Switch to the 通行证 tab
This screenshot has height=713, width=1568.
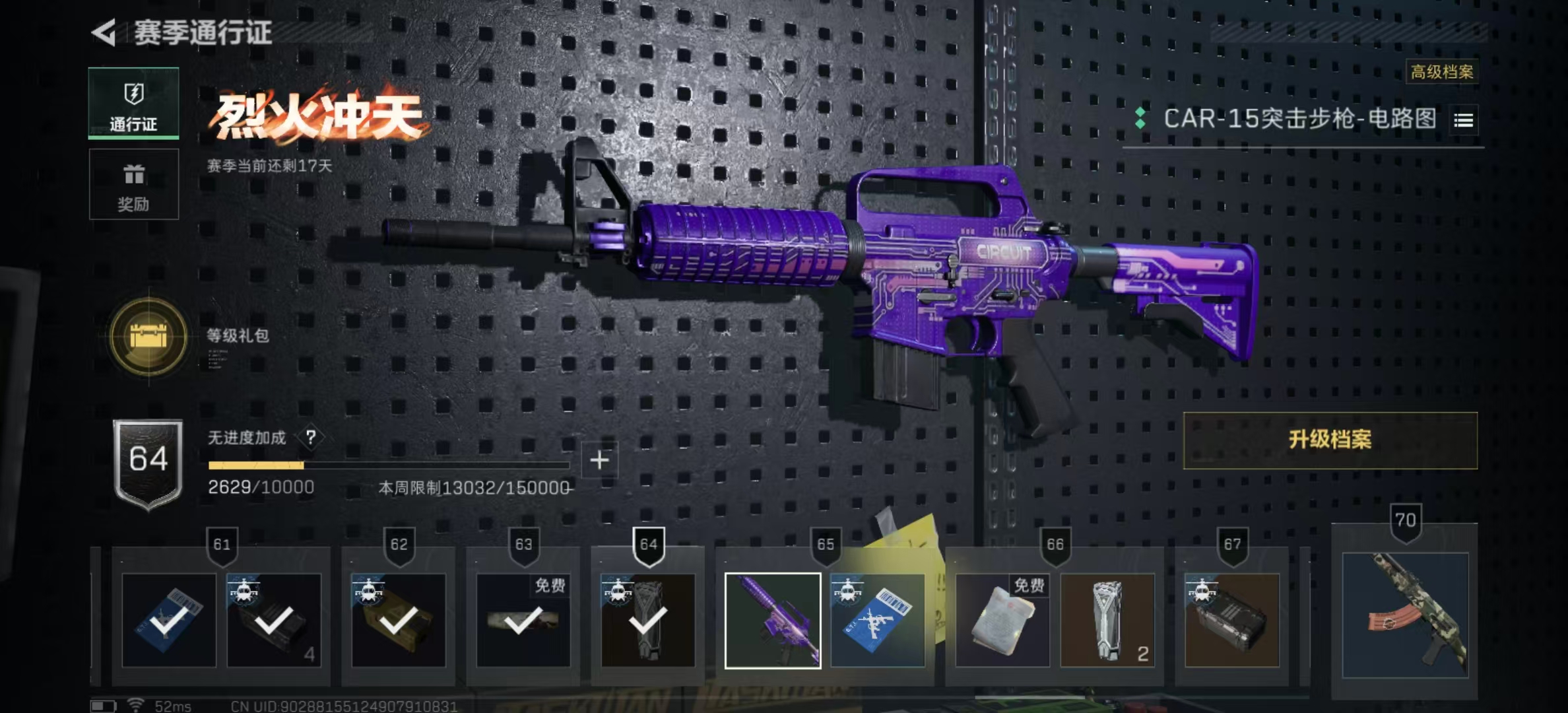133,104
